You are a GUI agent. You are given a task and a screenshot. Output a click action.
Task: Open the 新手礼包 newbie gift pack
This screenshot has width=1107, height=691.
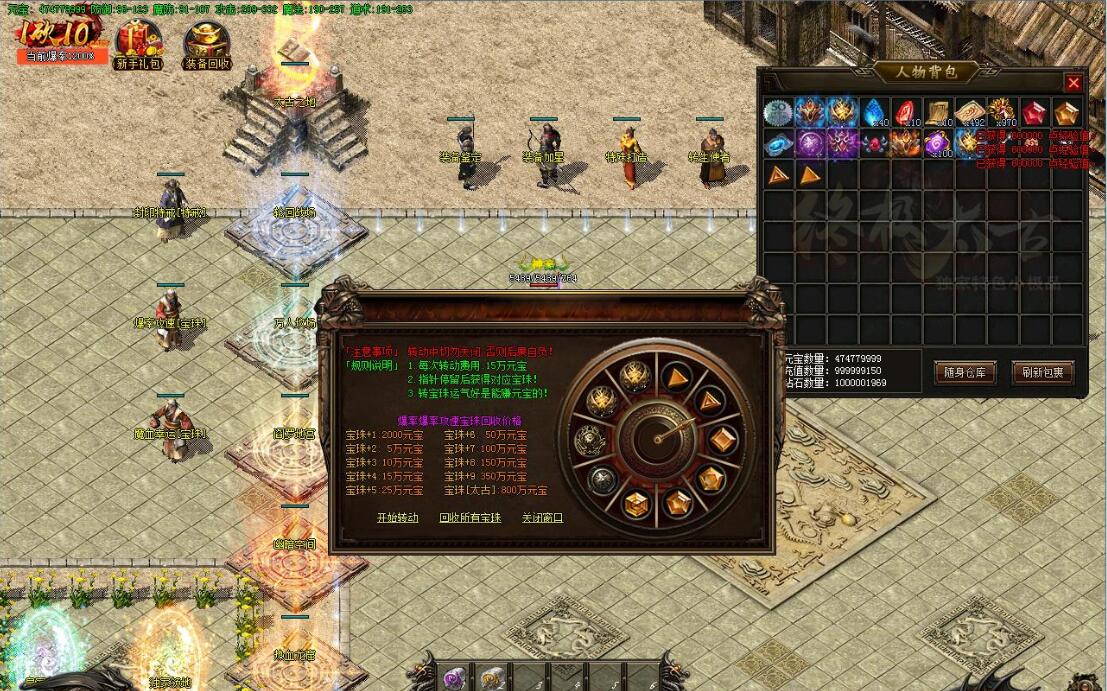pyautogui.click(x=138, y=44)
